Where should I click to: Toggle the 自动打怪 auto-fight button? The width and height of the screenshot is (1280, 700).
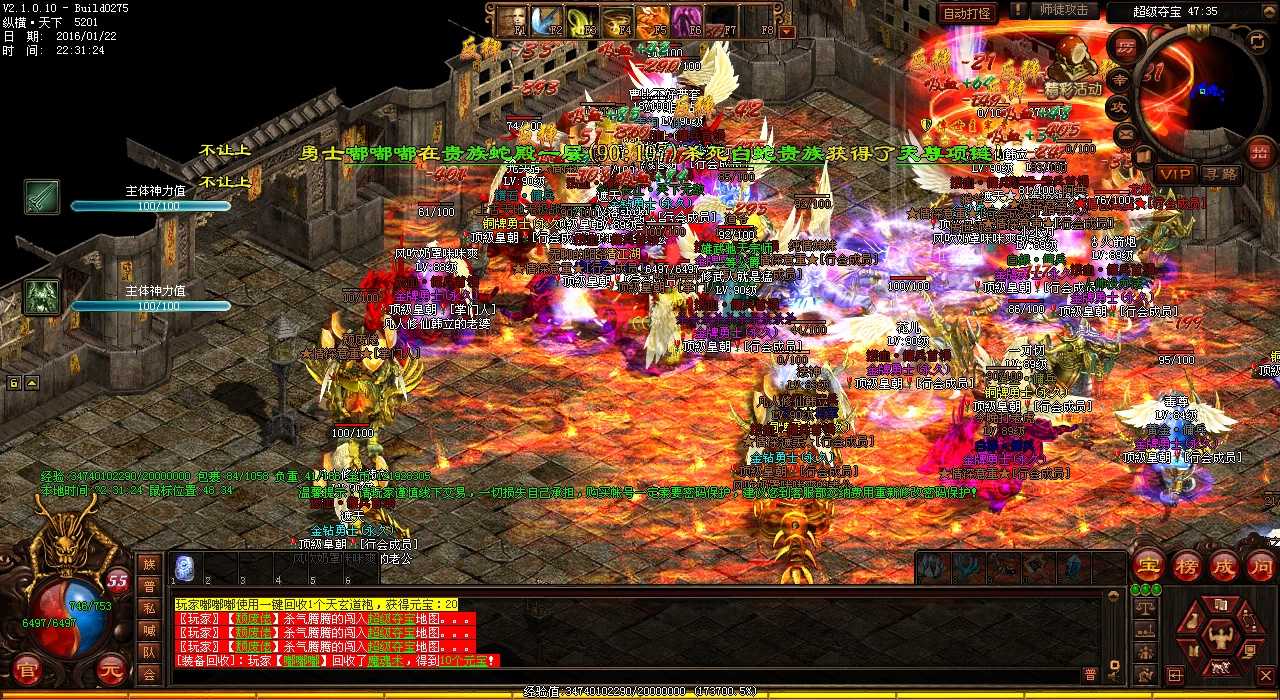click(x=967, y=13)
